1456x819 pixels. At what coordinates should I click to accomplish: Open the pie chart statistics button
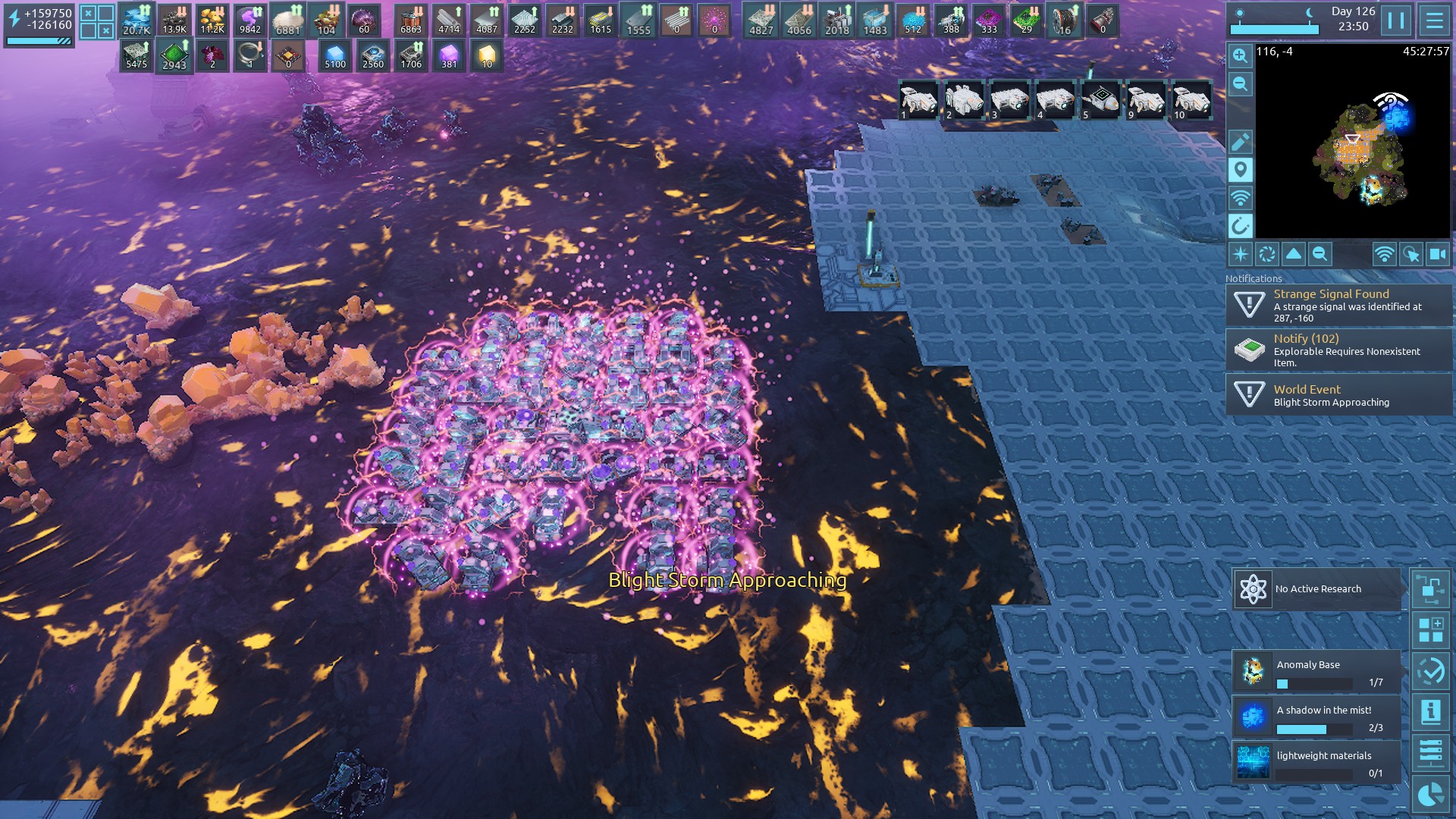[x=1431, y=795]
